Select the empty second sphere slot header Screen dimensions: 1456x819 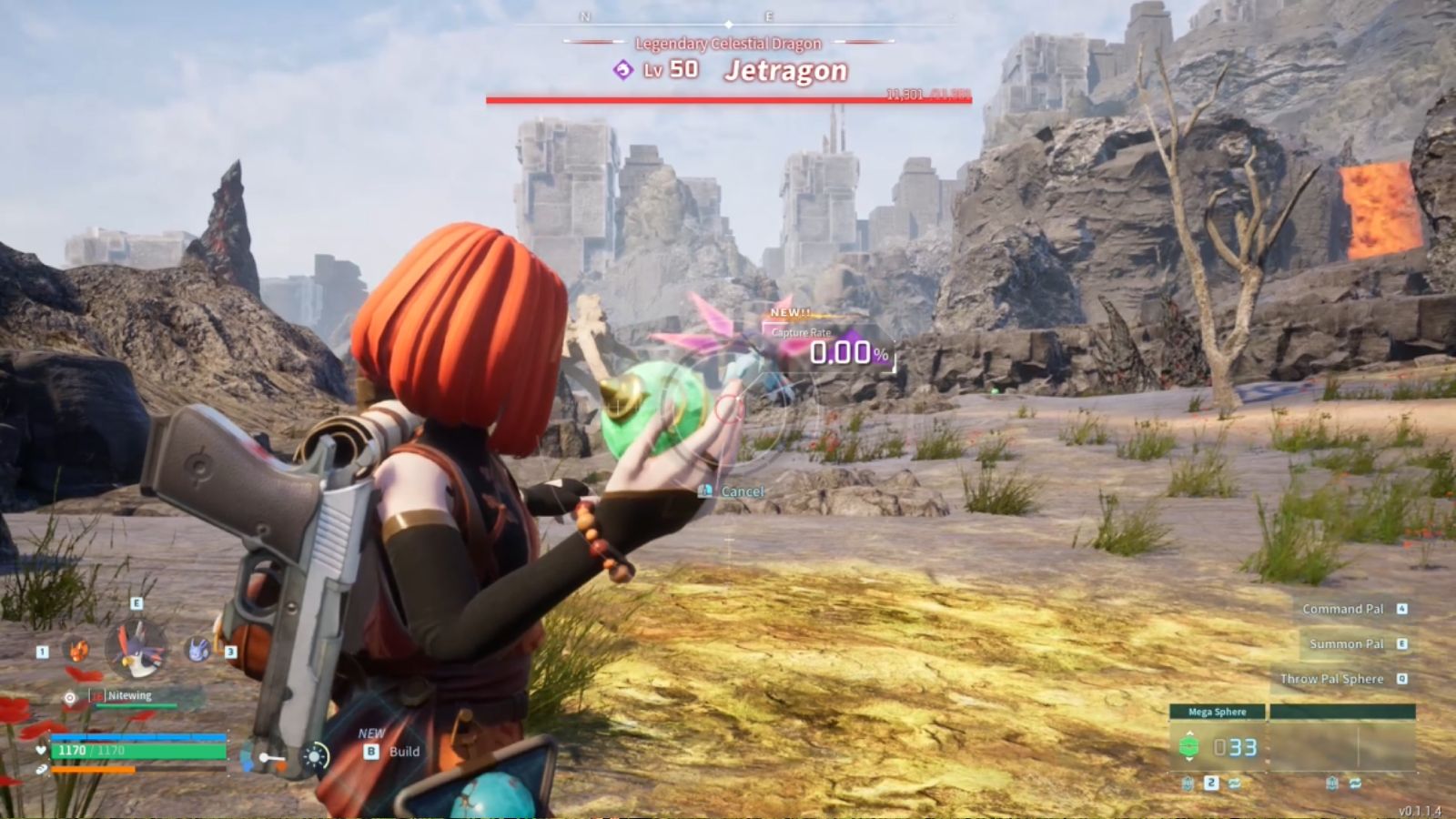(1342, 711)
